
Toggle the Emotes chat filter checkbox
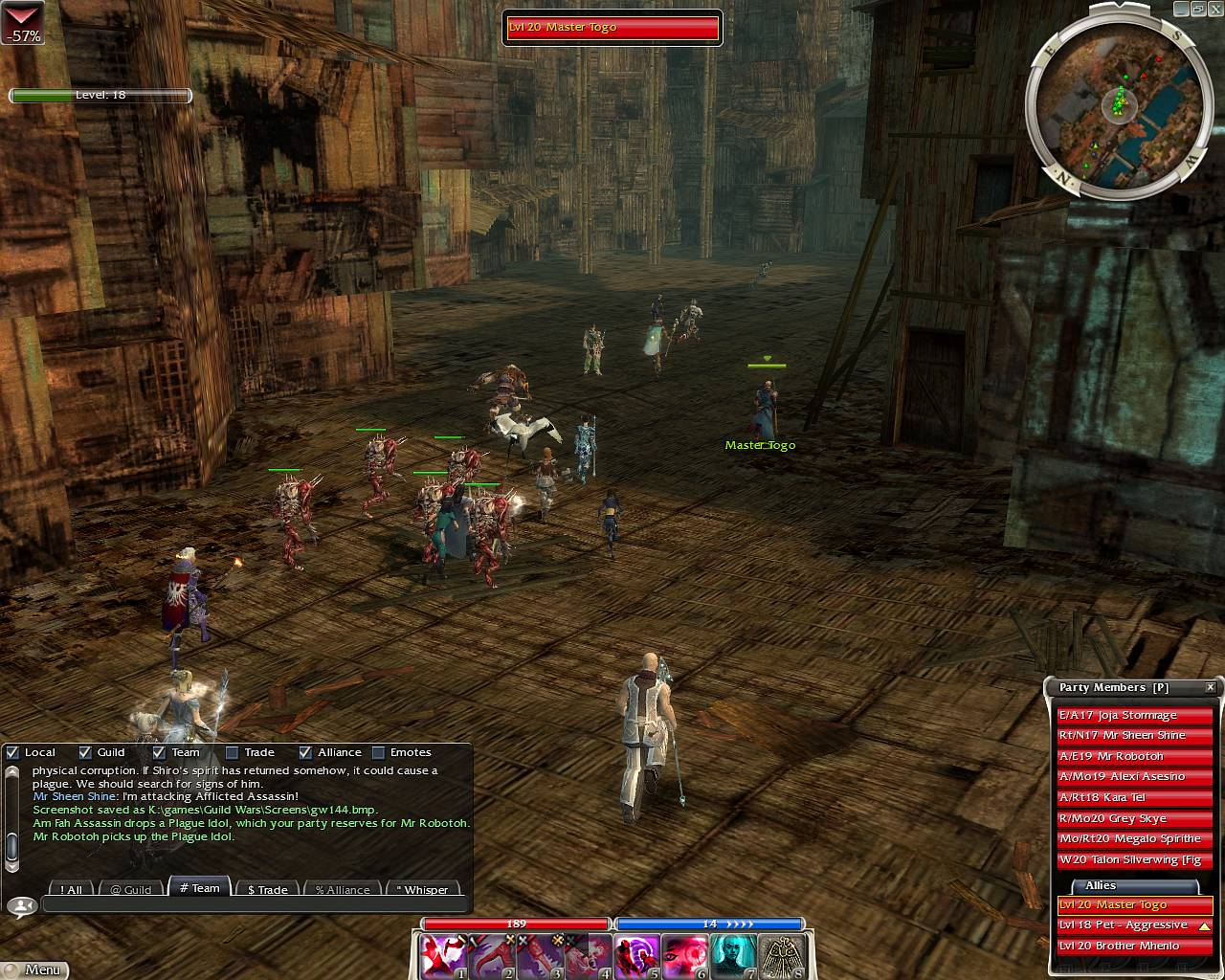(x=378, y=752)
